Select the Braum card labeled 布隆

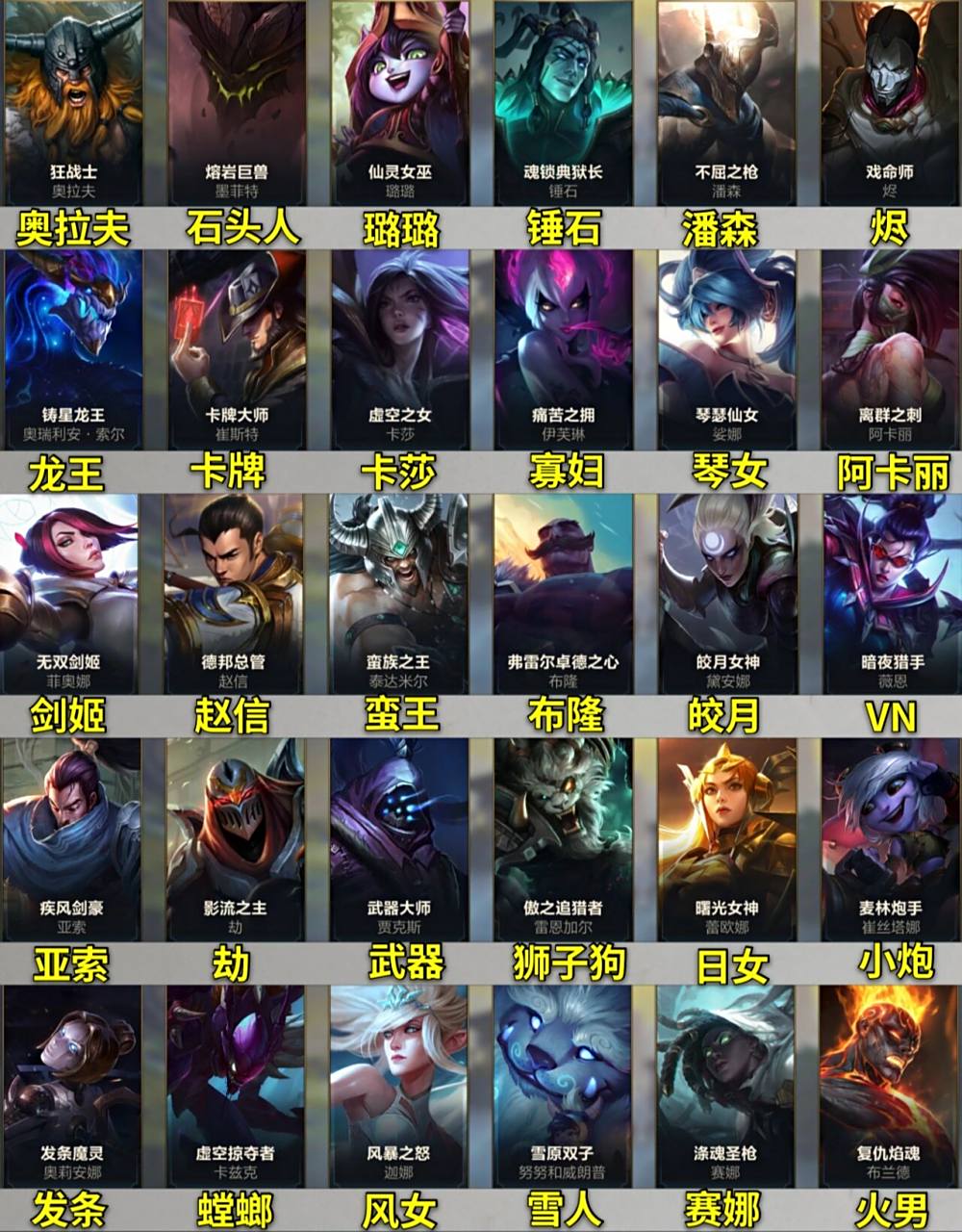[x=563, y=593]
